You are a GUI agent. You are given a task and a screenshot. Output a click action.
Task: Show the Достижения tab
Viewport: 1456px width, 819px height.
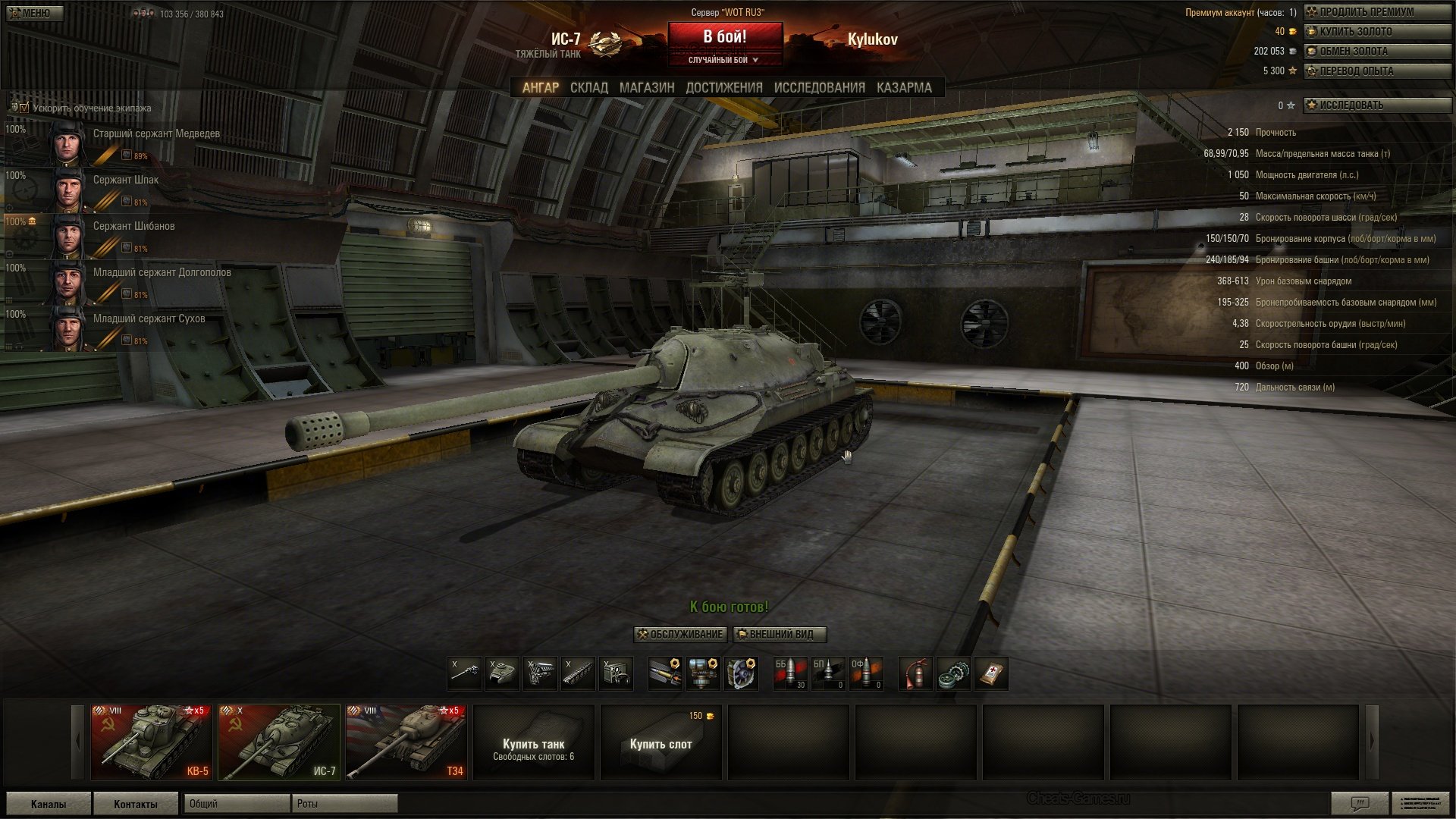[723, 88]
